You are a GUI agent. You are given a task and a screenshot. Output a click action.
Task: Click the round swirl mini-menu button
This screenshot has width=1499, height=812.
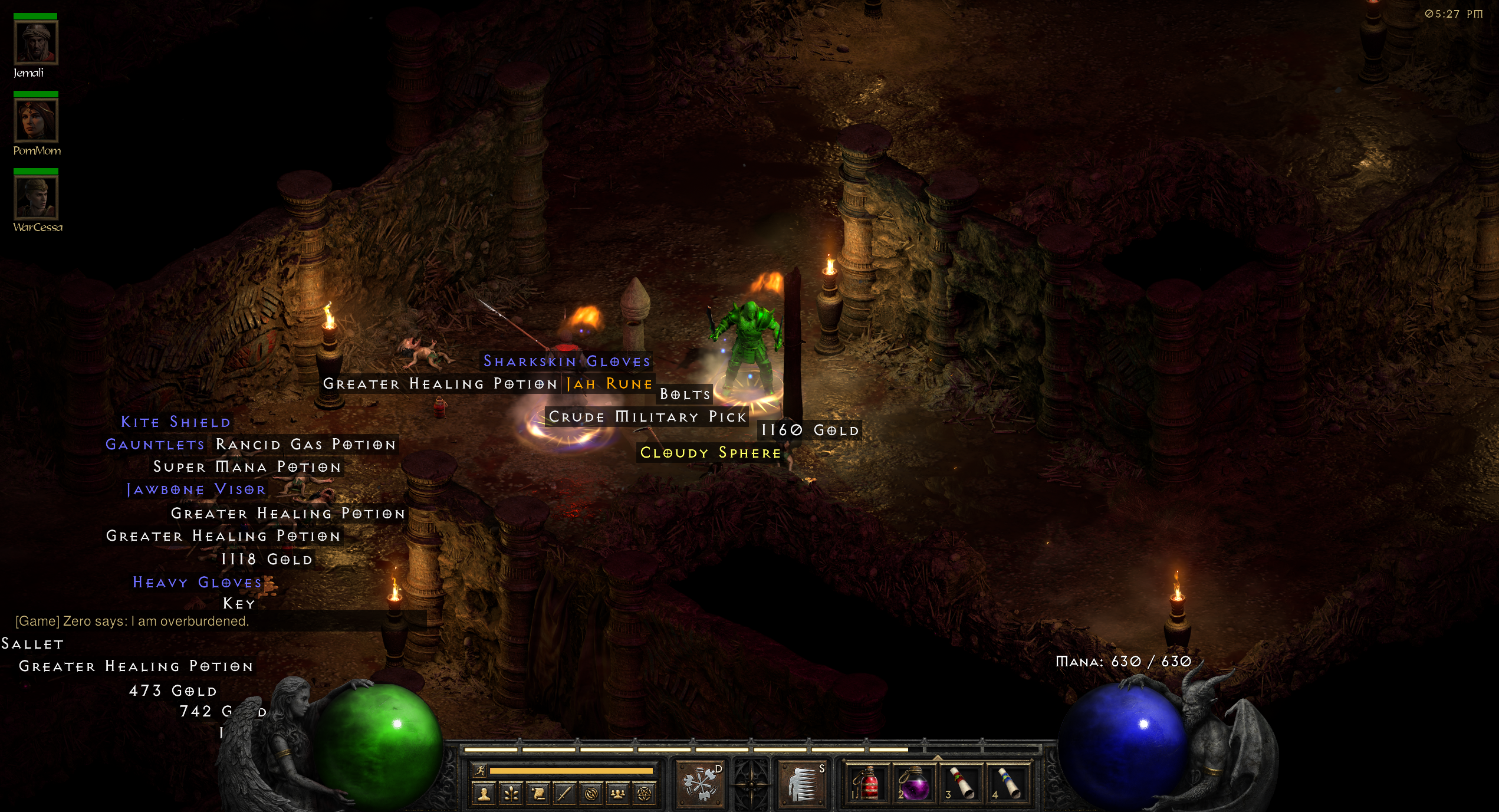coord(591,794)
